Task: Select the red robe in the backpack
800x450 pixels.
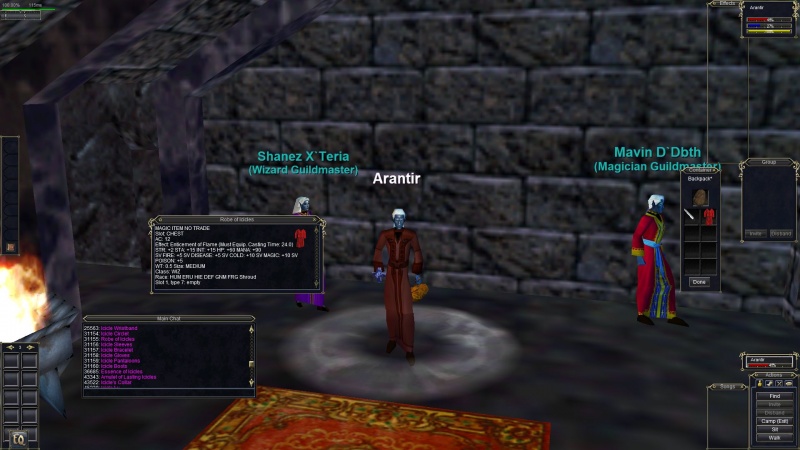Action: [708, 216]
